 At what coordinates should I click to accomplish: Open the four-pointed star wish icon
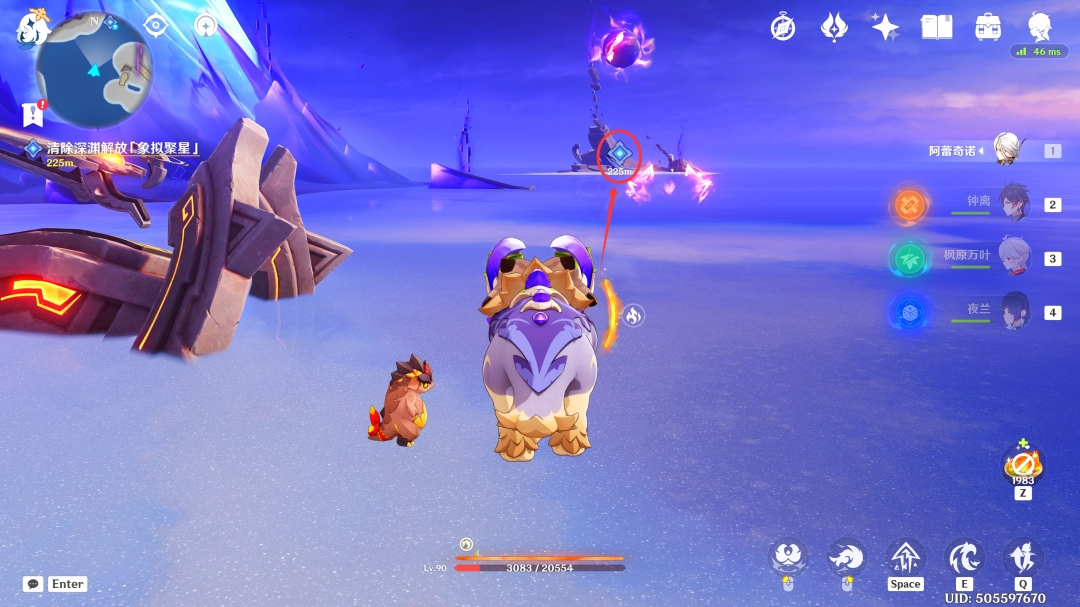[885, 27]
